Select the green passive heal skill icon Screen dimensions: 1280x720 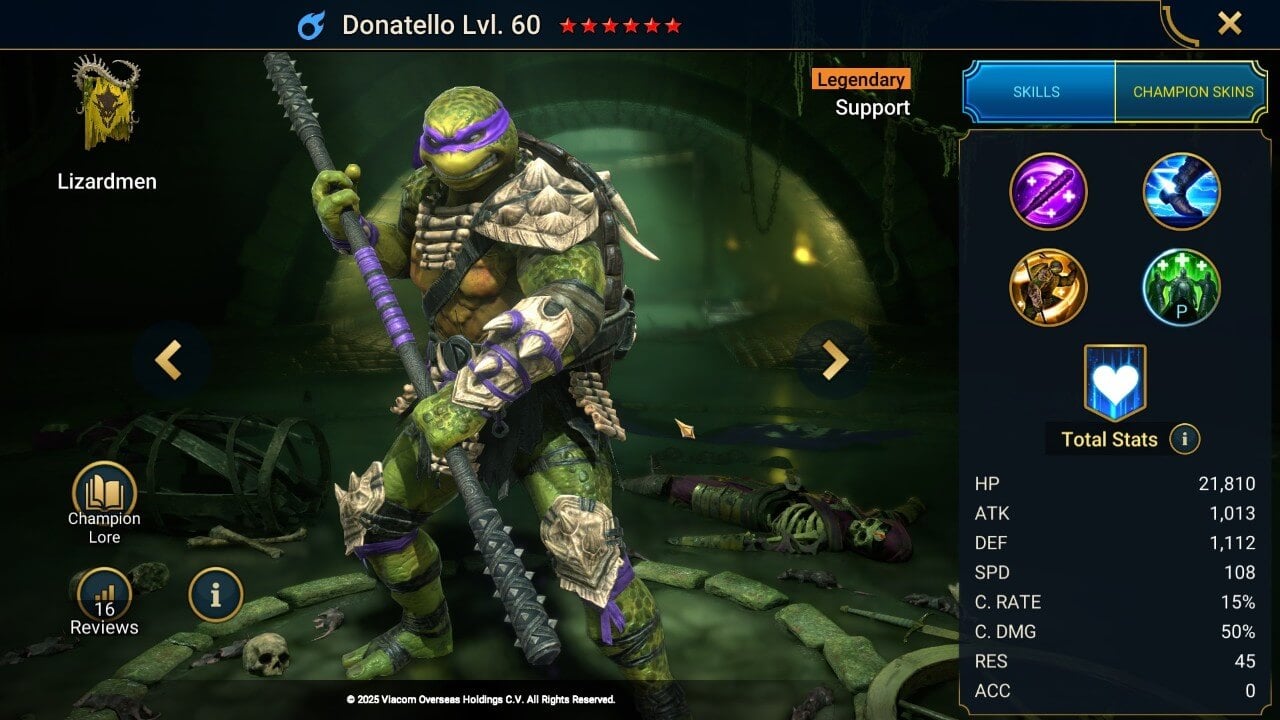coord(1181,288)
